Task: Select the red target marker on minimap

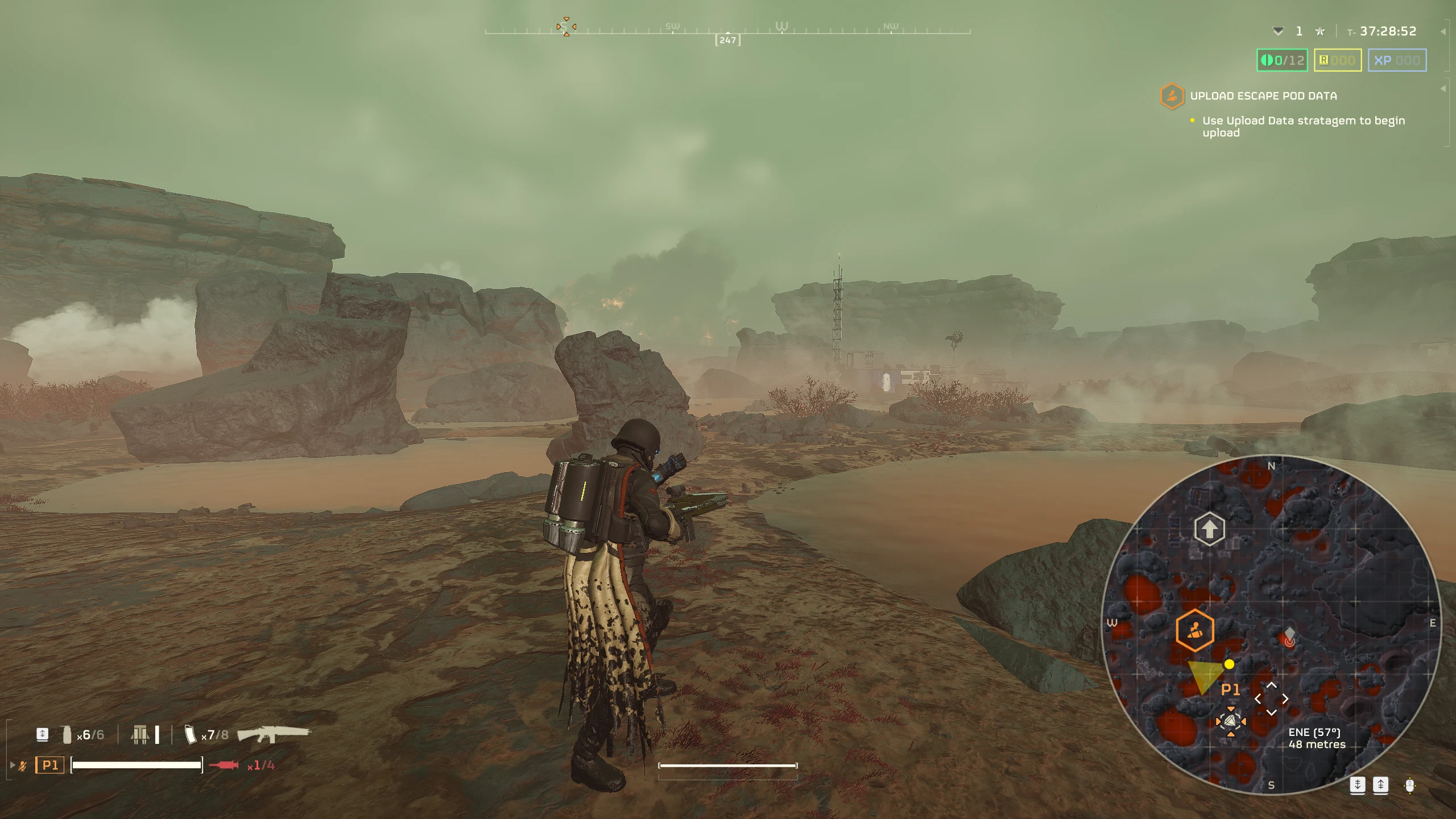Action: click(1289, 642)
